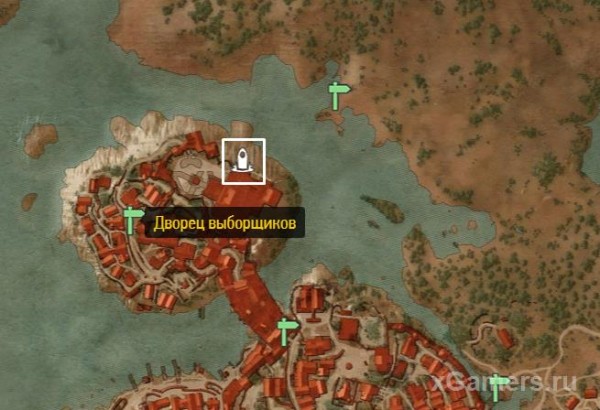Select the signpost marker where the red bridge ends
This screenshot has height=410, width=600.
point(288,331)
